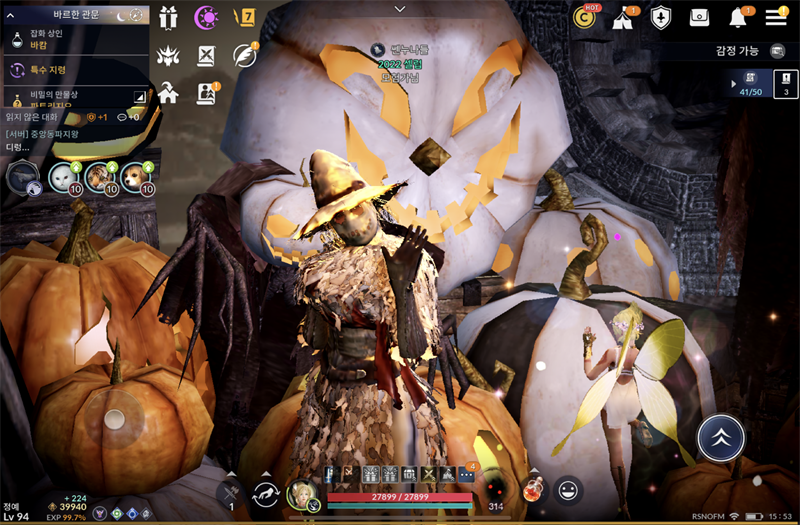
Task: Open the main hamburger menu
Action: point(776,17)
